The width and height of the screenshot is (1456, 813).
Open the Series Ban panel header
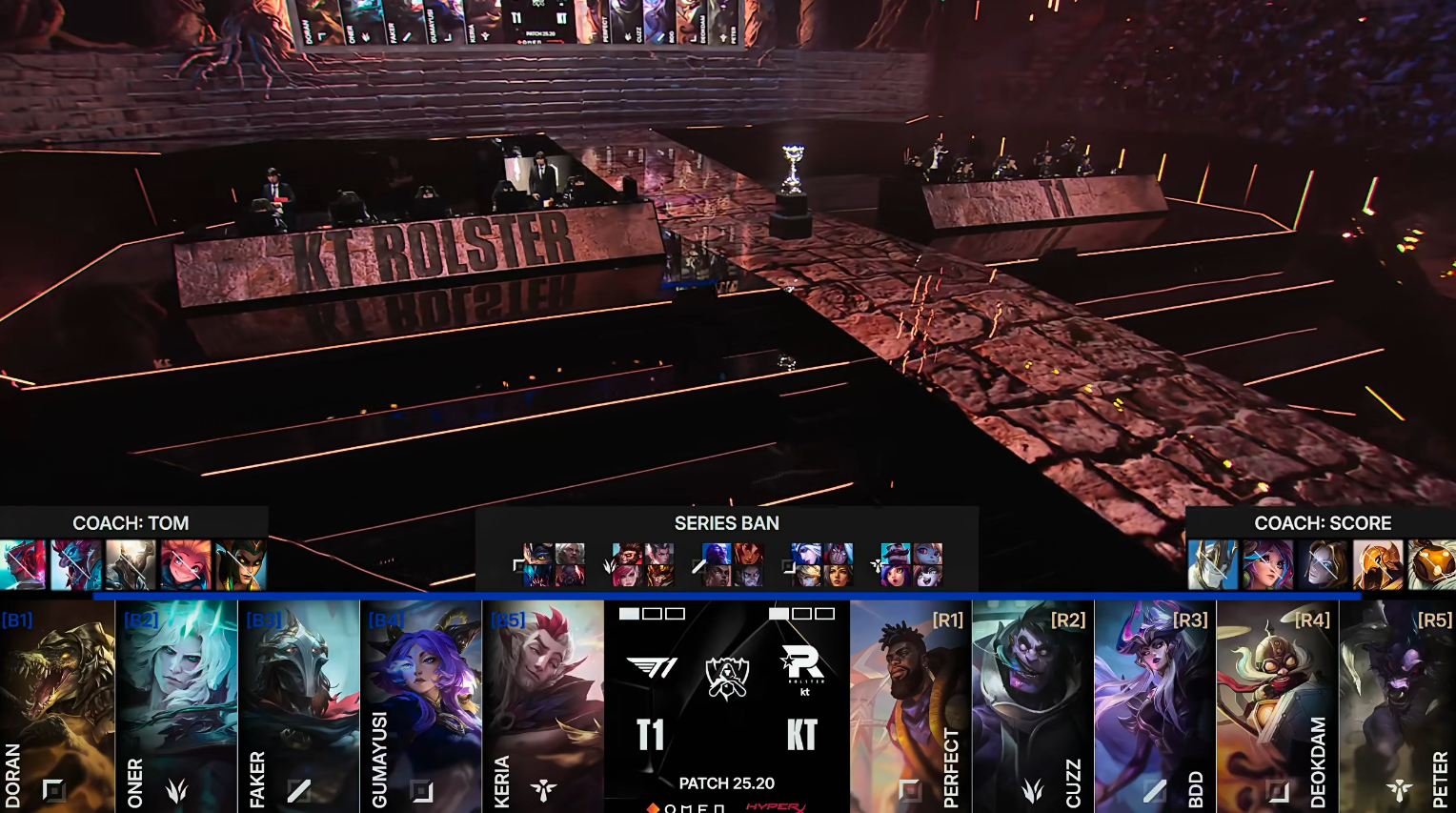[x=727, y=523]
